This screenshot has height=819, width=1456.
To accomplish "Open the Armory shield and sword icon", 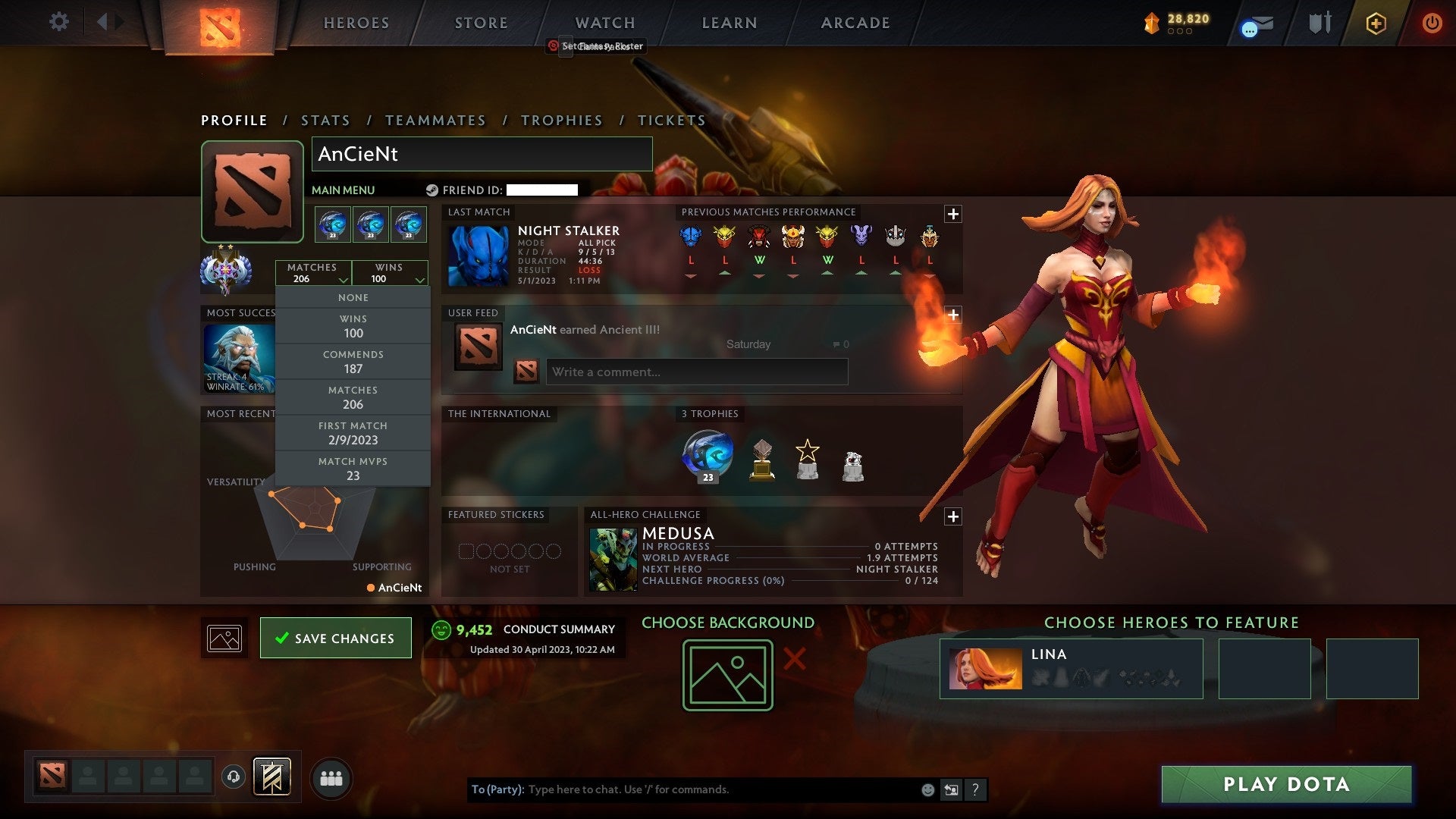I will [1319, 23].
